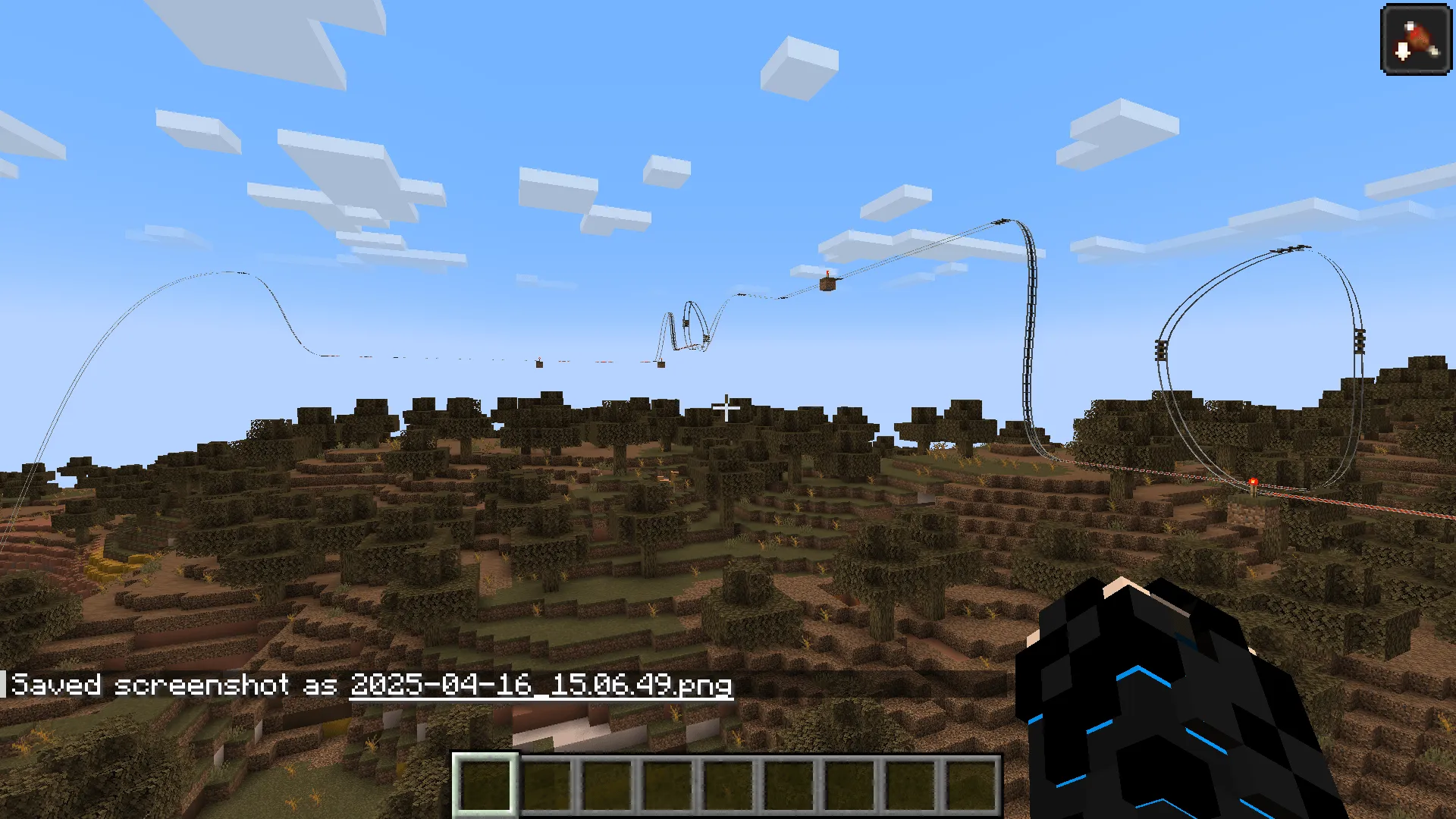The height and width of the screenshot is (819, 1456).
Task: Click the white down-arrow on the food widget
Action: tap(1403, 53)
